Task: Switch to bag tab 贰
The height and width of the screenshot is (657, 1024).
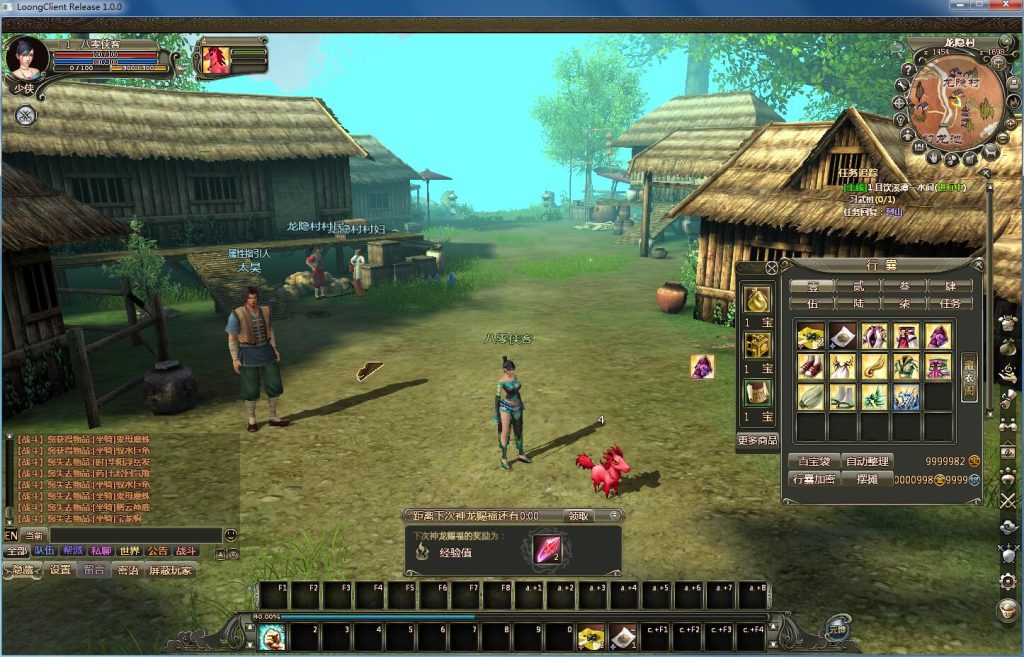Action: coord(858,286)
